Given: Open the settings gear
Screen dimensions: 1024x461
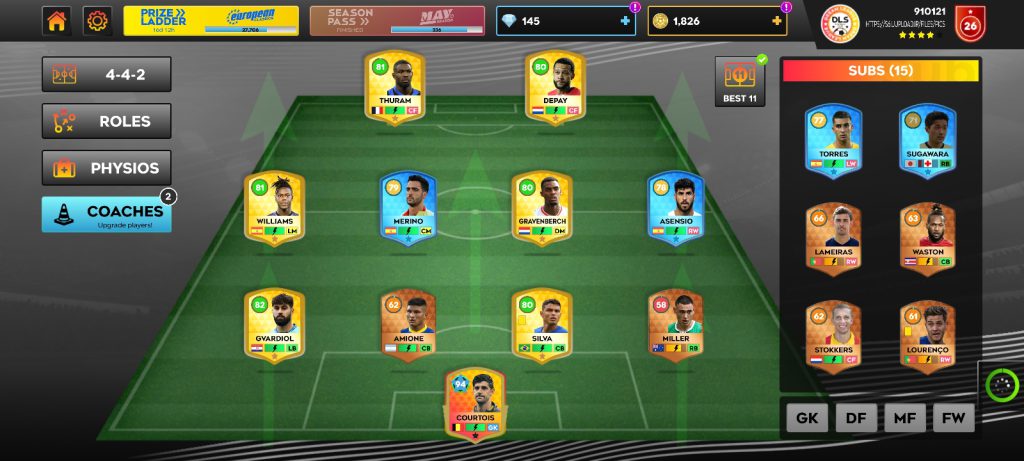Looking at the screenshot, I should (x=97, y=21).
